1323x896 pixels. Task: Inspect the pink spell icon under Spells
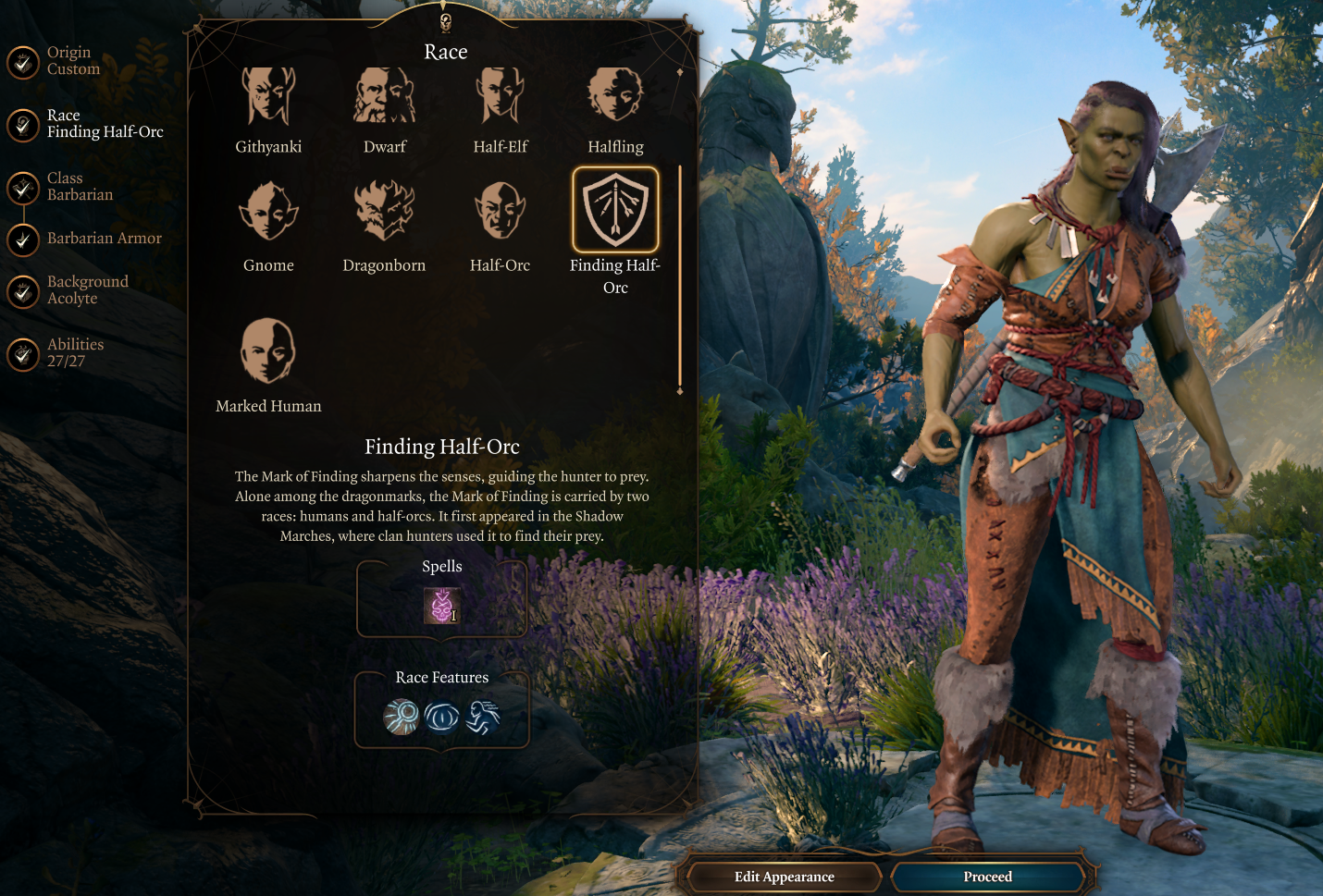[441, 606]
